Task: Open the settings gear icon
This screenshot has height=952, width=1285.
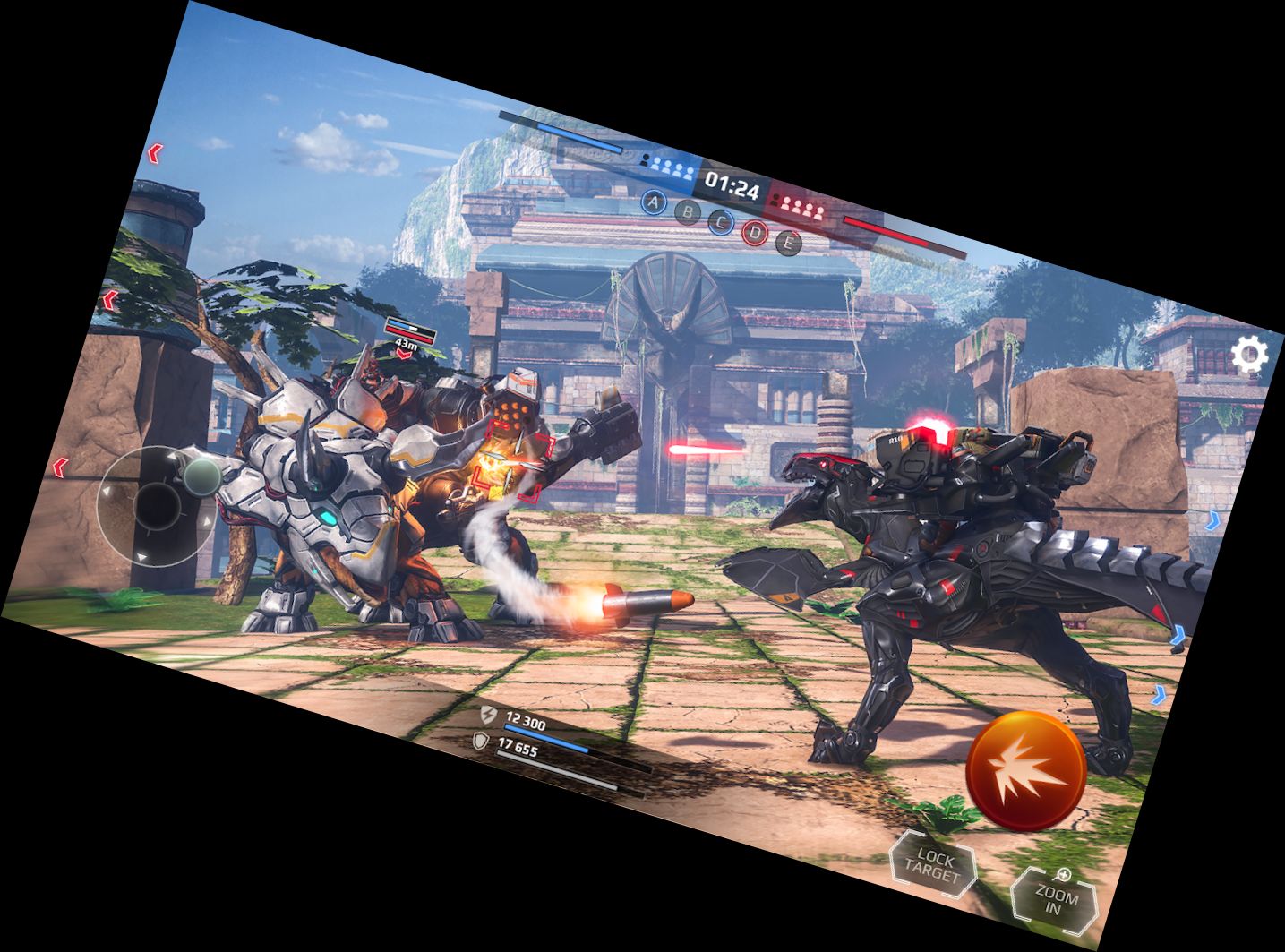Action: 1249,356
